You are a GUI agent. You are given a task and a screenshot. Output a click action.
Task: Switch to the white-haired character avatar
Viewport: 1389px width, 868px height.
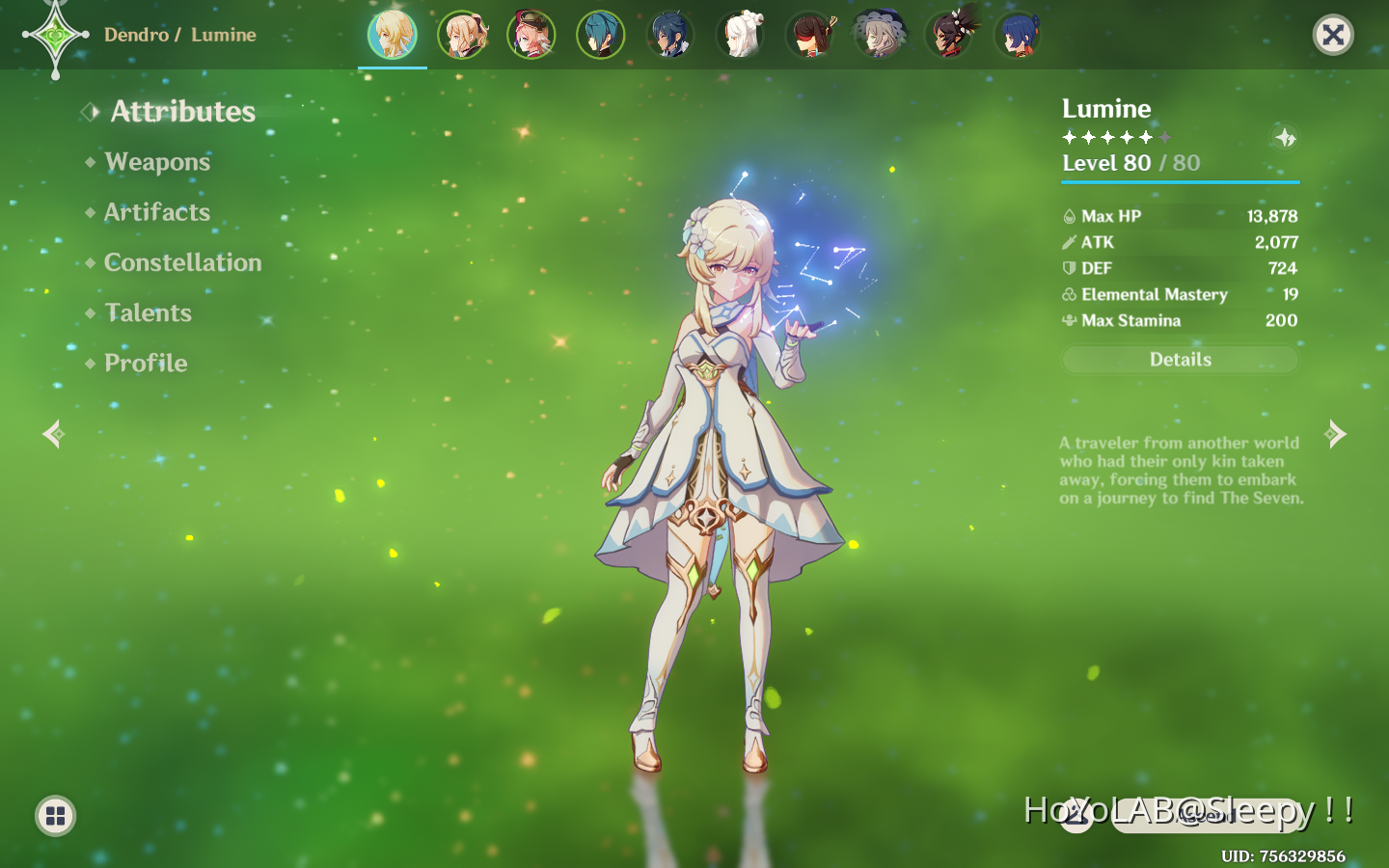[x=740, y=35]
